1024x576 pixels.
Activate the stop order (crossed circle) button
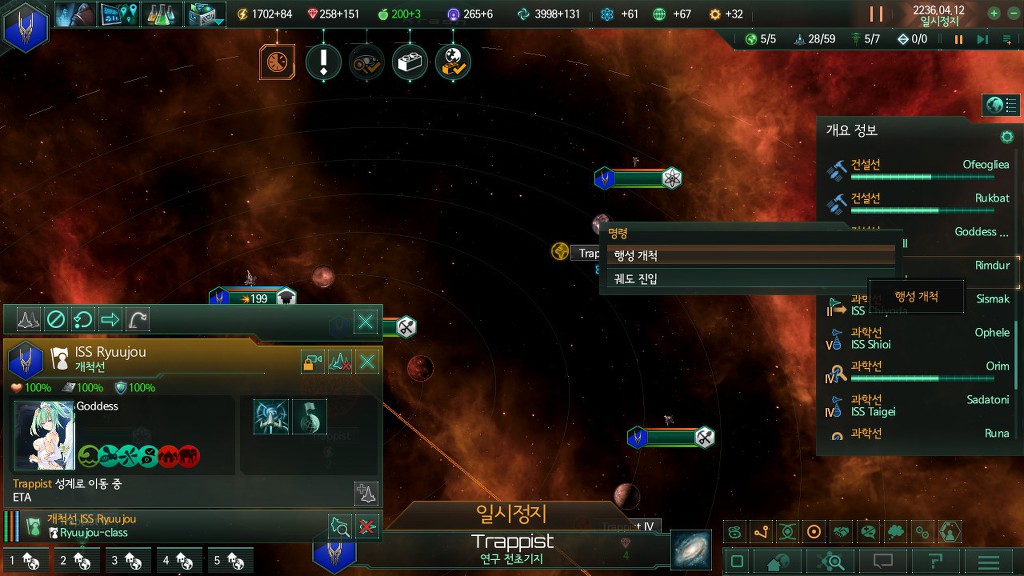[x=56, y=320]
